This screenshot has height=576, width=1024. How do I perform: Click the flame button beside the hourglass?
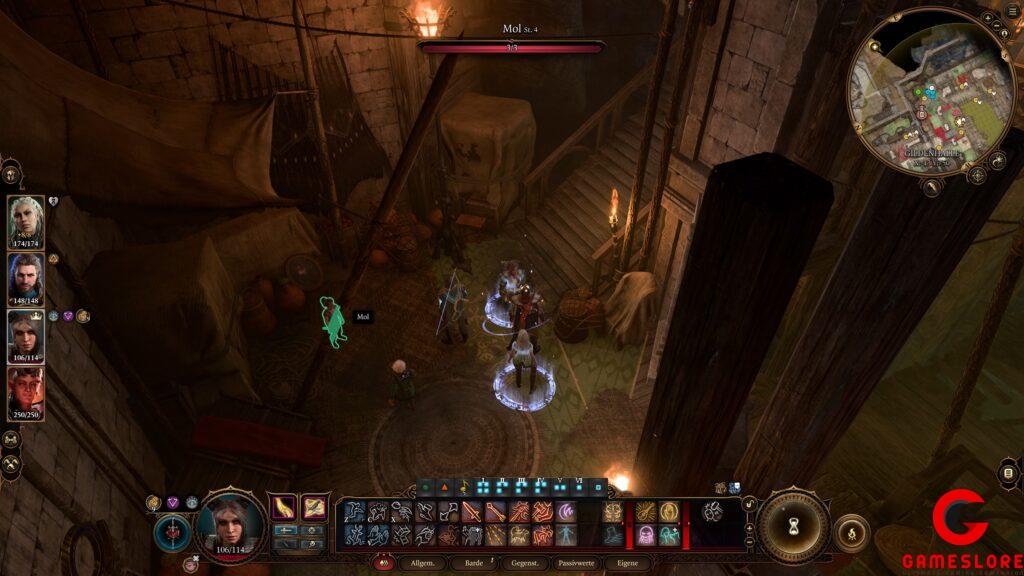851,533
